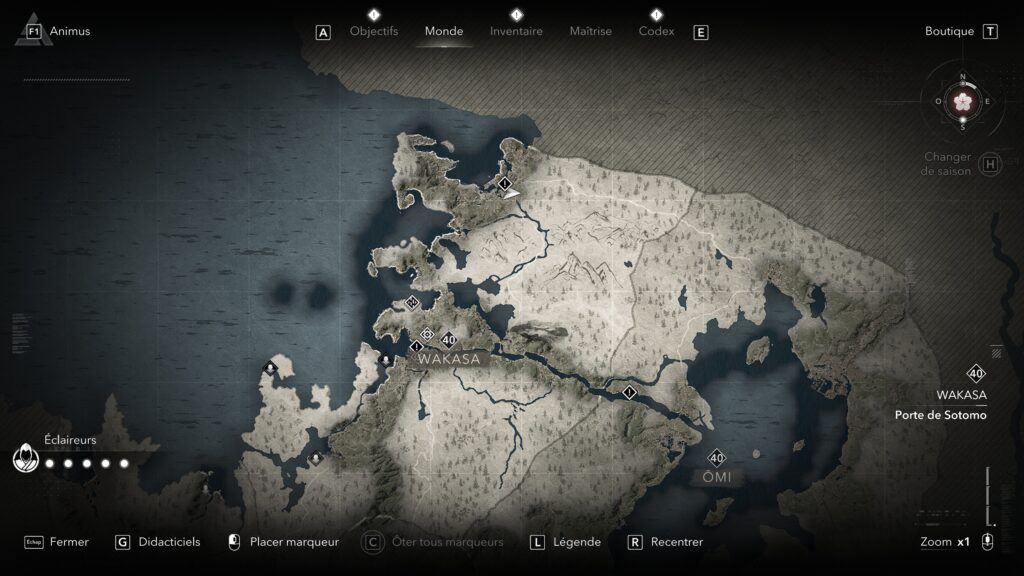
Task: Choose Placer marqueur
Action: click(294, 542)
